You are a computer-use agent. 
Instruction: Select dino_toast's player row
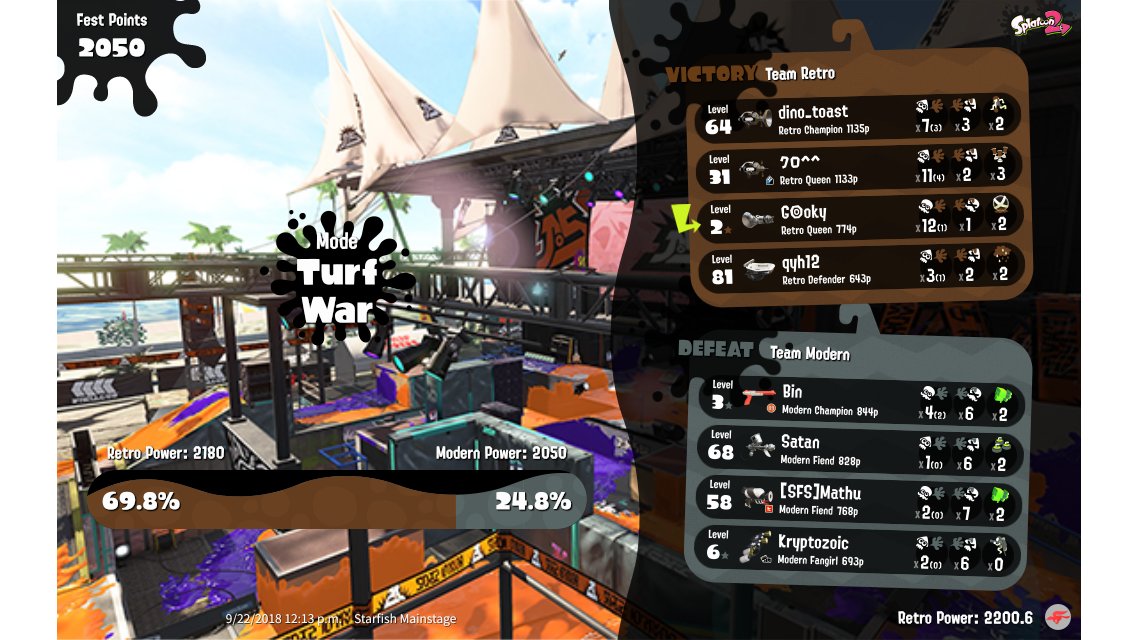[860, 117]
